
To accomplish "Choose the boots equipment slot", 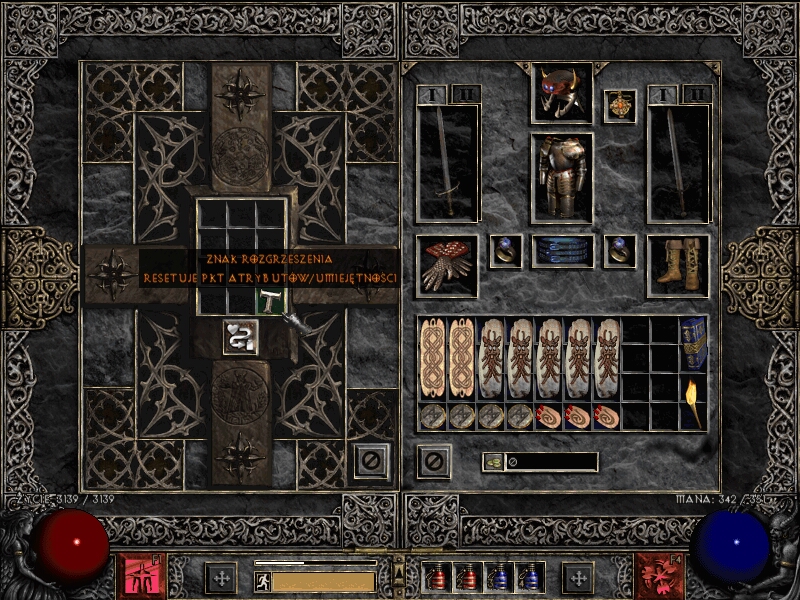I will click(x=678, y=265).
